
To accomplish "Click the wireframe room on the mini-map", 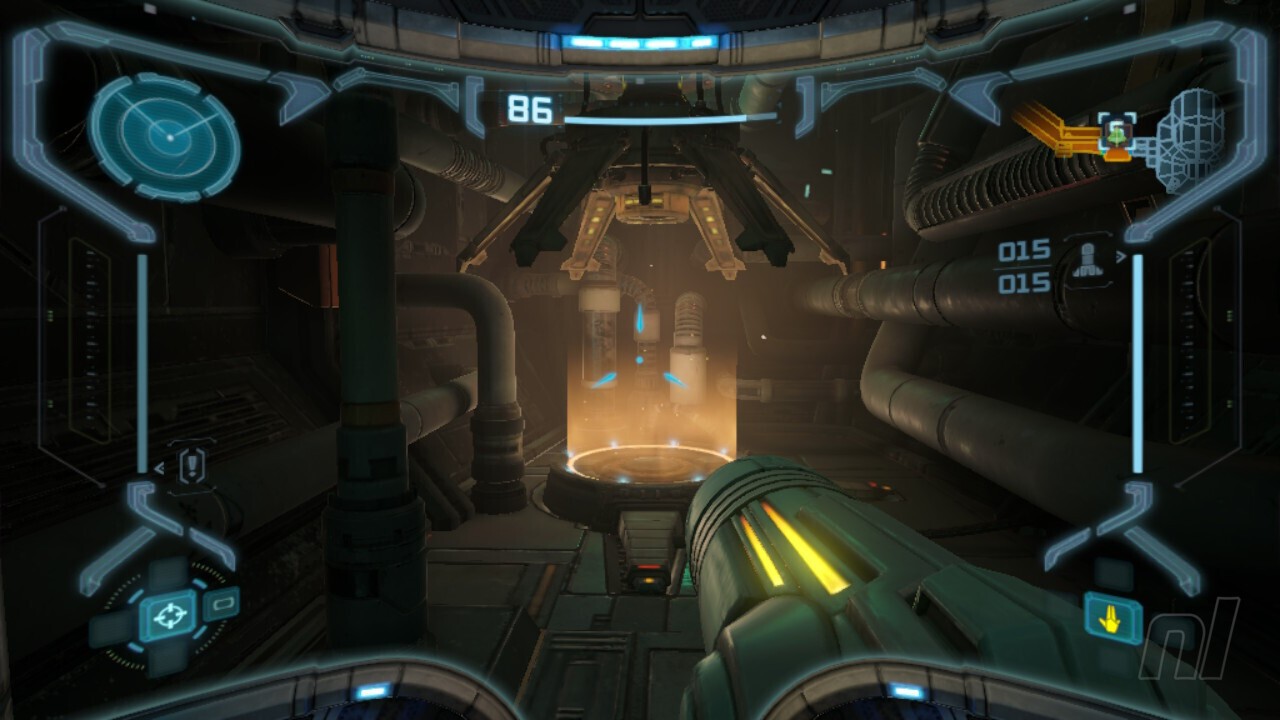I will coord(1188,140).
